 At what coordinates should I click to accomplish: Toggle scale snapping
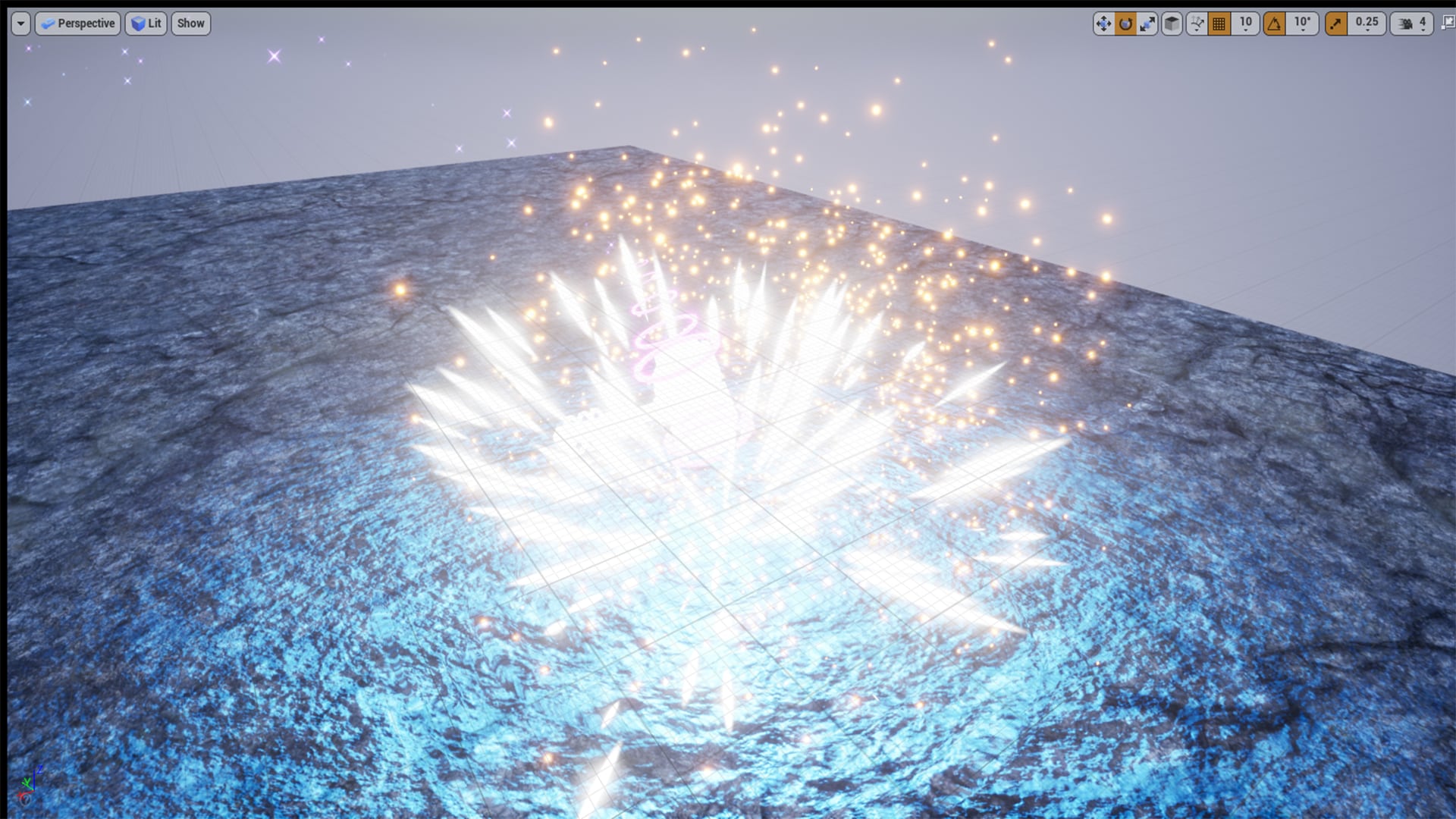pos(1335,24)
